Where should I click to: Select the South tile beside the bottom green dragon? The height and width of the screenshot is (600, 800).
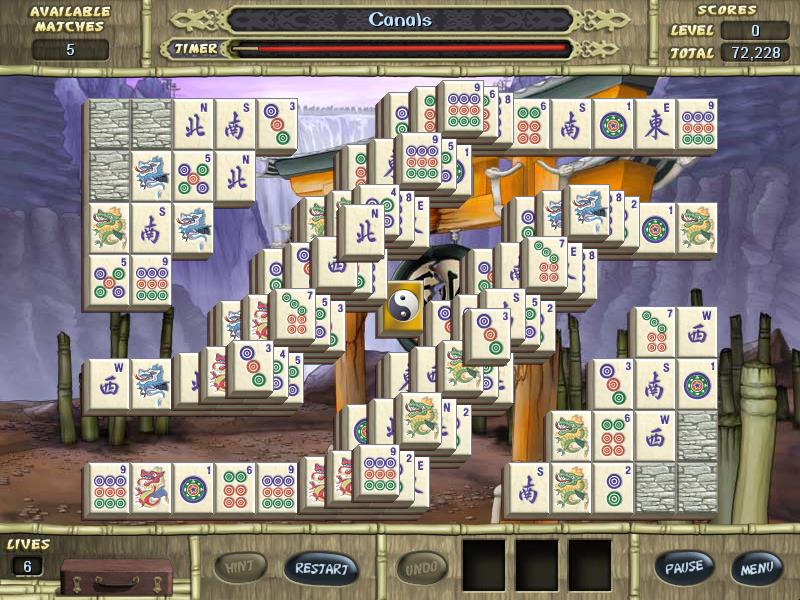(x=527, y=488)
